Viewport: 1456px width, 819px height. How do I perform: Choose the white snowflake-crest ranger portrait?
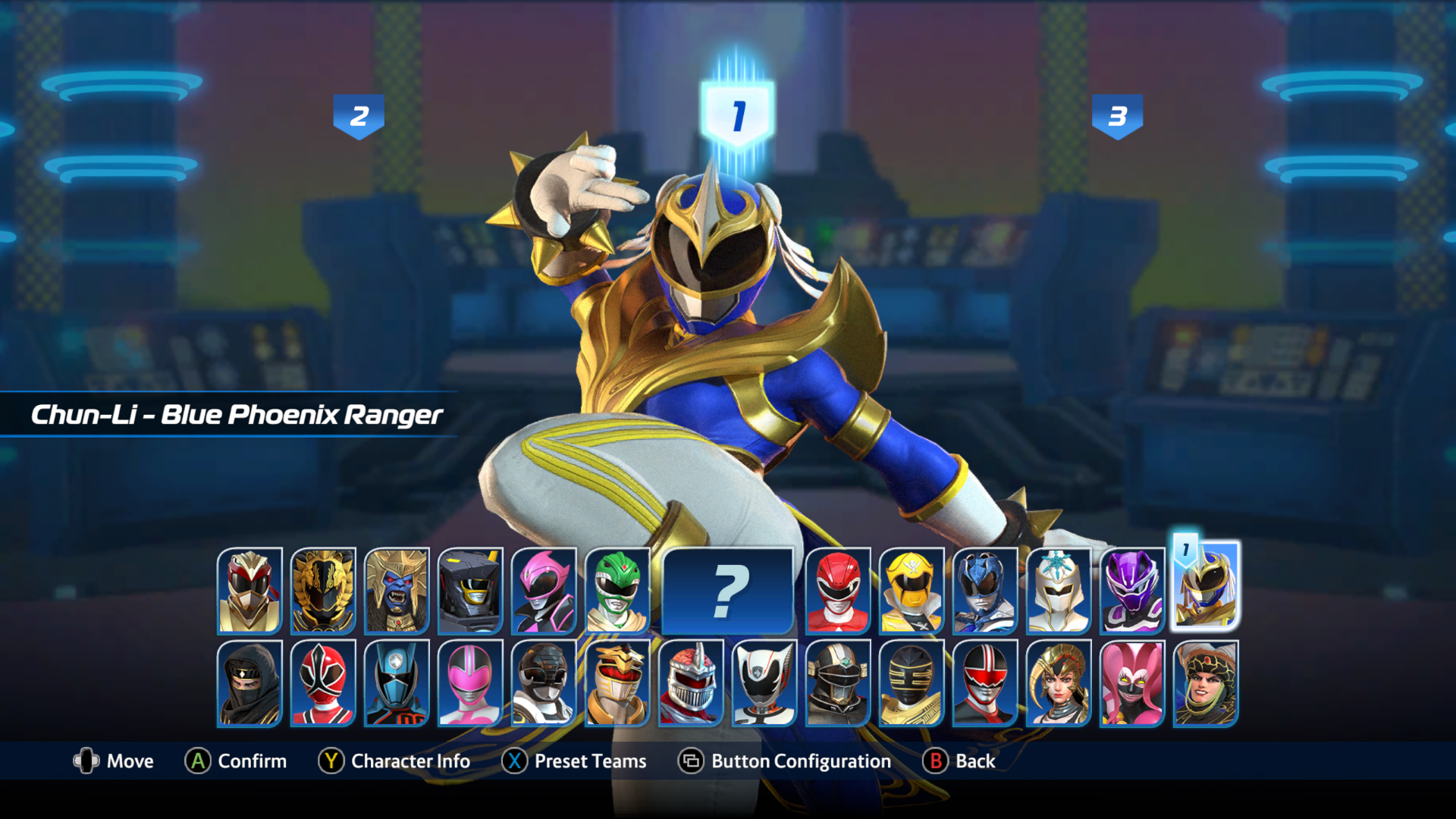(x=1058, y=591)
